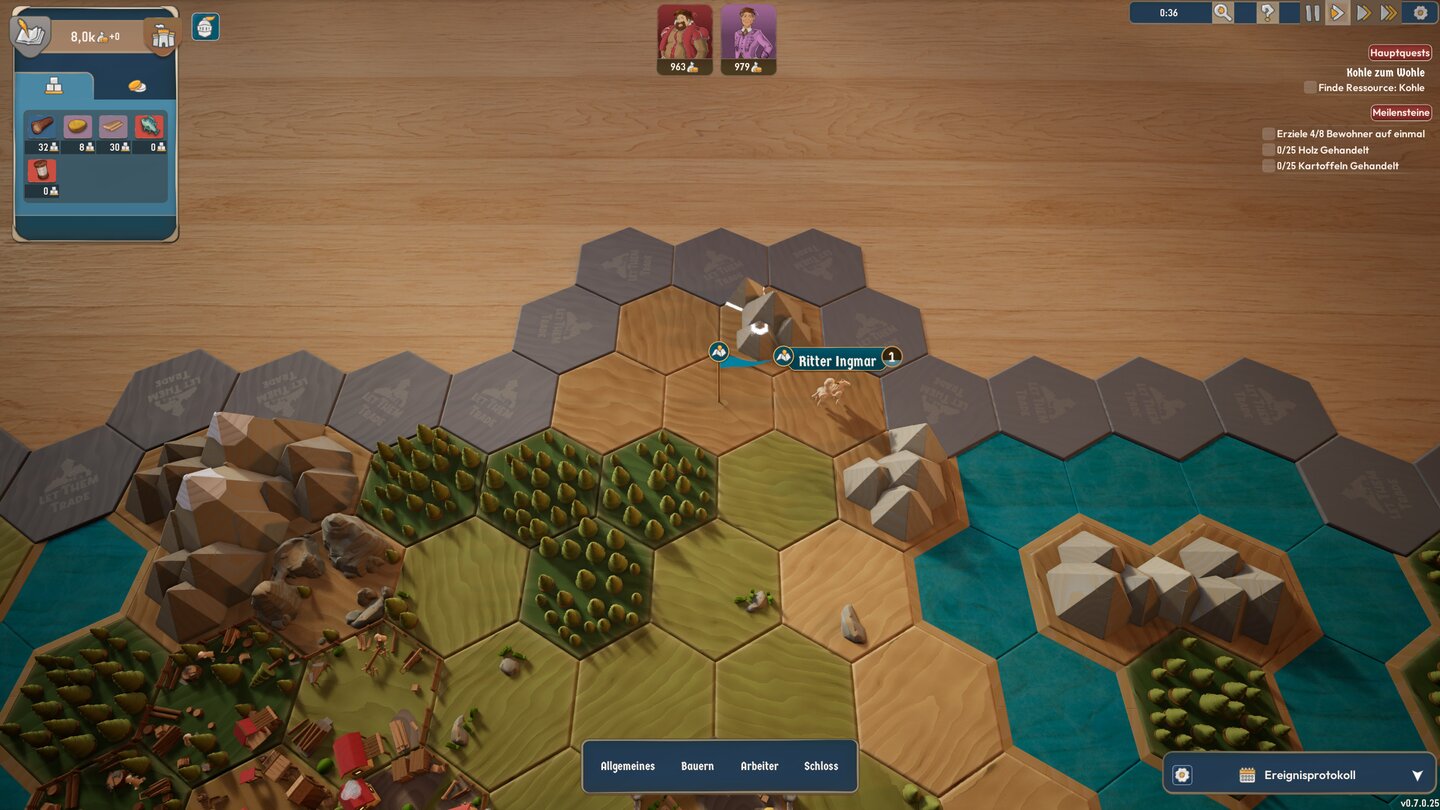Click the purple-suited rival portrait
This screenshot has width=1440, height=810.
(x=748, y=32)
